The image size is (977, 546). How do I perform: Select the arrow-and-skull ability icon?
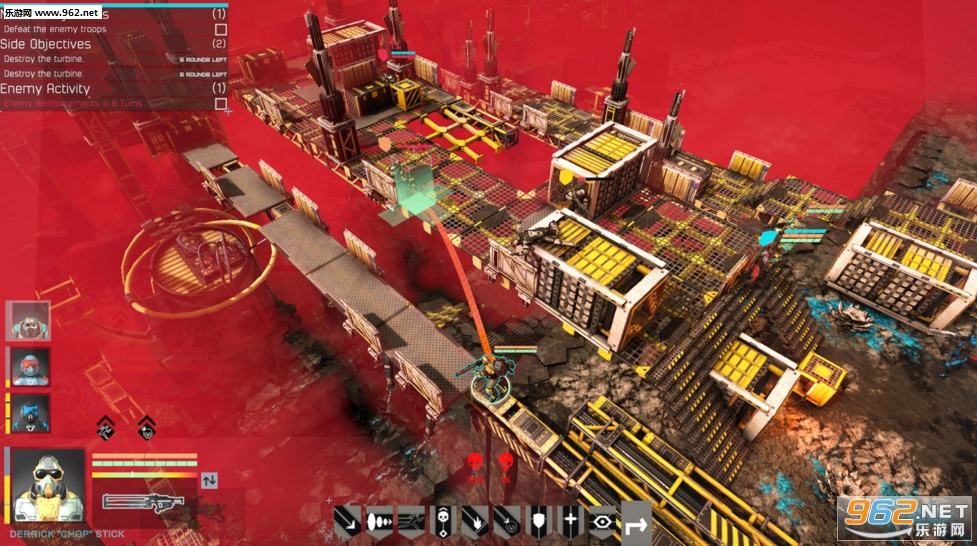pyautogui.click(x=506, y=521)
